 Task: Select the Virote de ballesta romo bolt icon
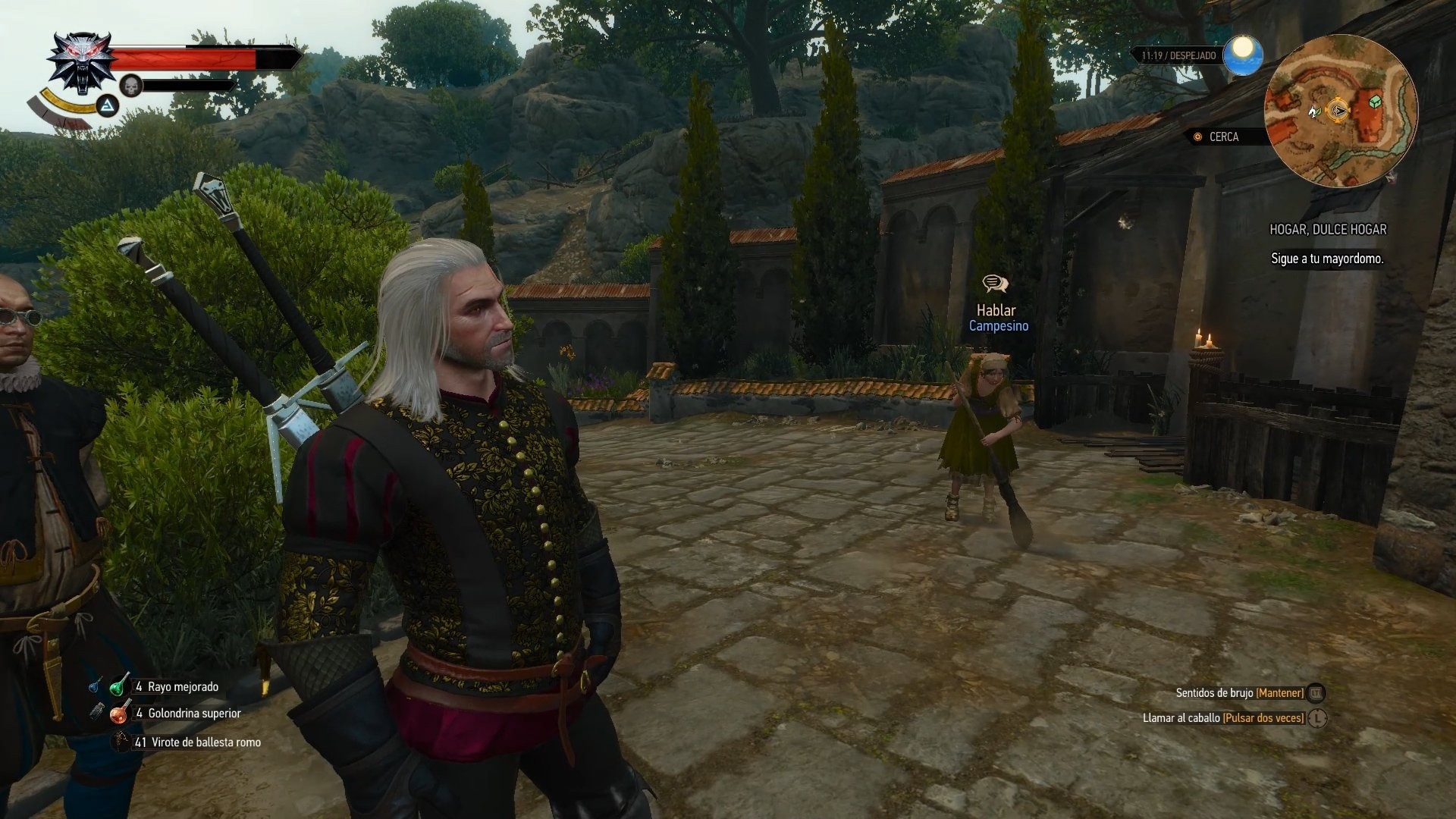121,742
